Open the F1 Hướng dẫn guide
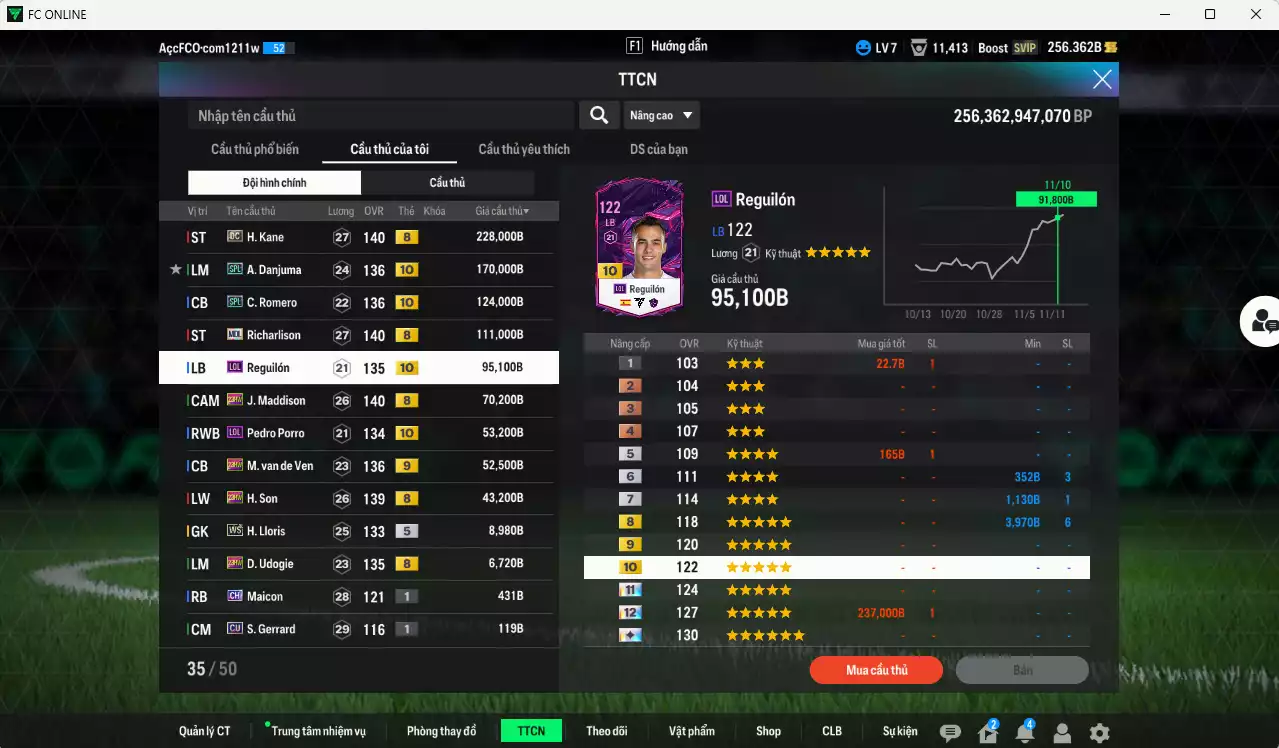Viewport: 1279px width, 748px height. tap(667, 46)
